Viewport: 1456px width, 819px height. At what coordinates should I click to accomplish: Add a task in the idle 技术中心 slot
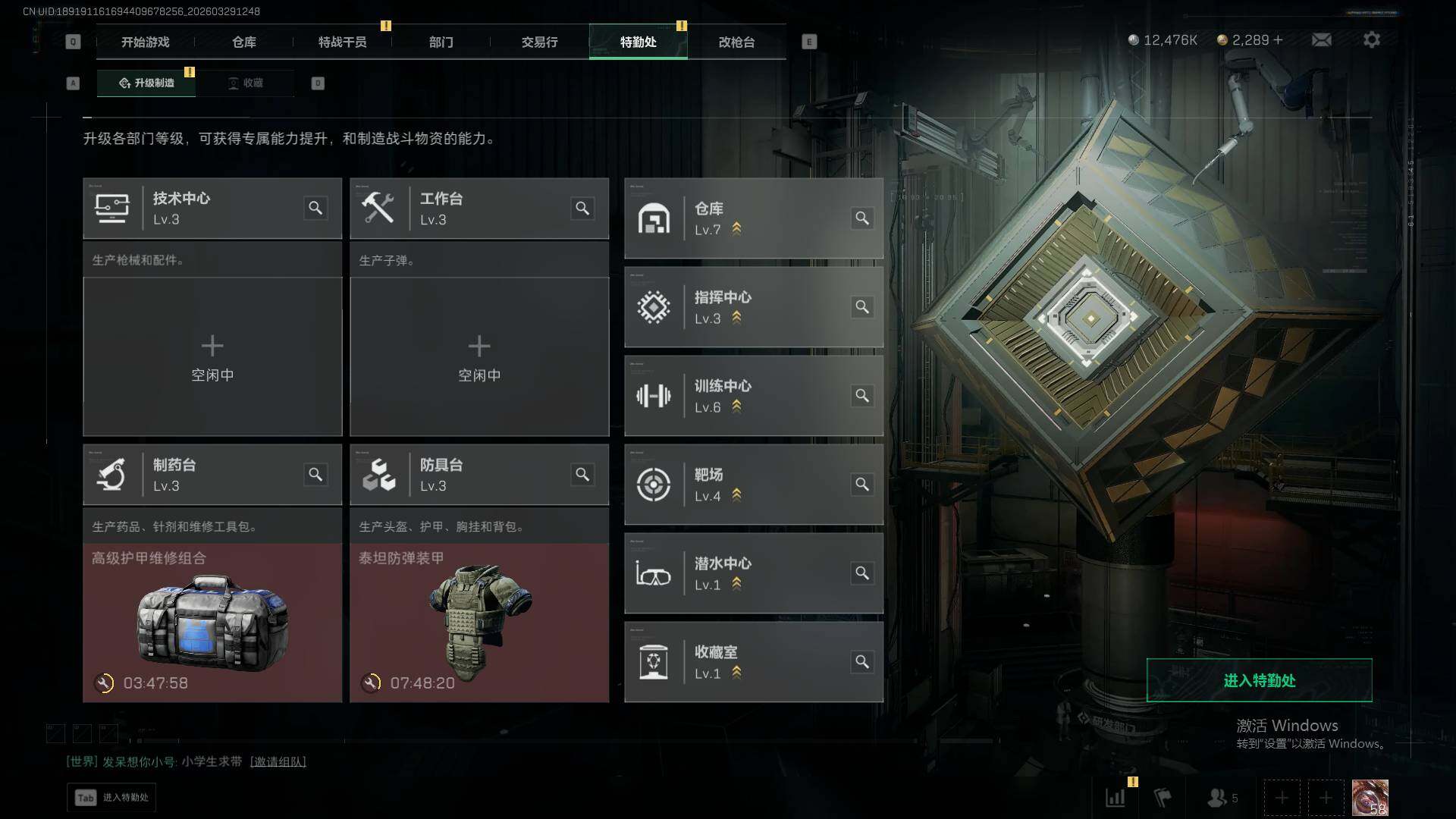(212, 356)
